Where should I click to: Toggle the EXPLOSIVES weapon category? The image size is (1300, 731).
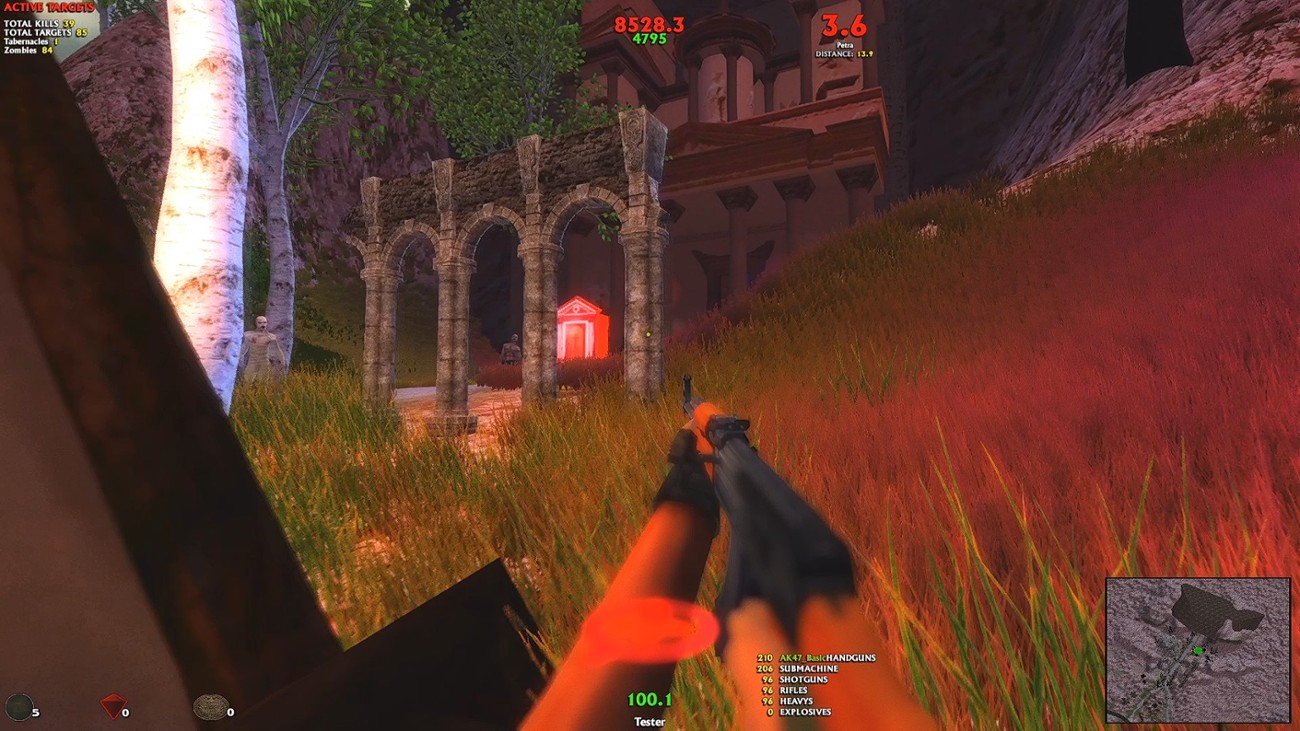pos(805,712)
